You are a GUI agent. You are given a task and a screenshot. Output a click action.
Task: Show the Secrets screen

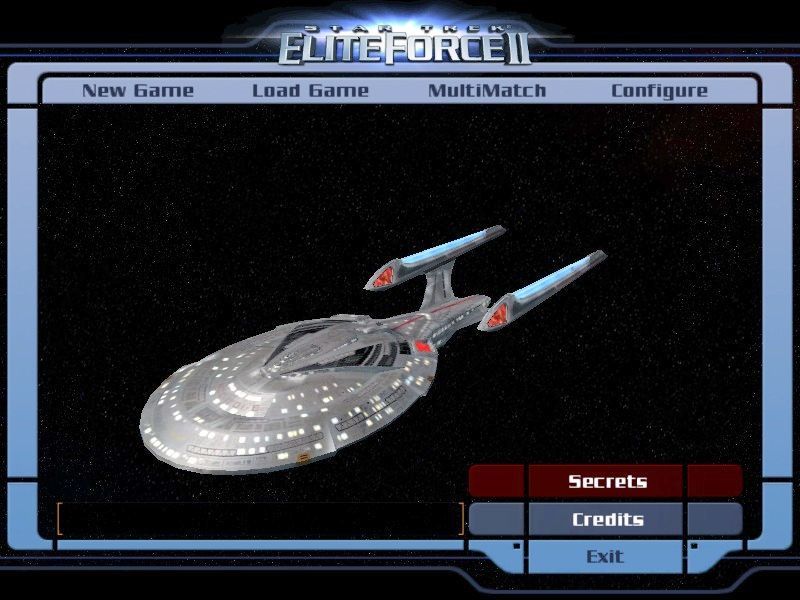(x=607, y=481)
